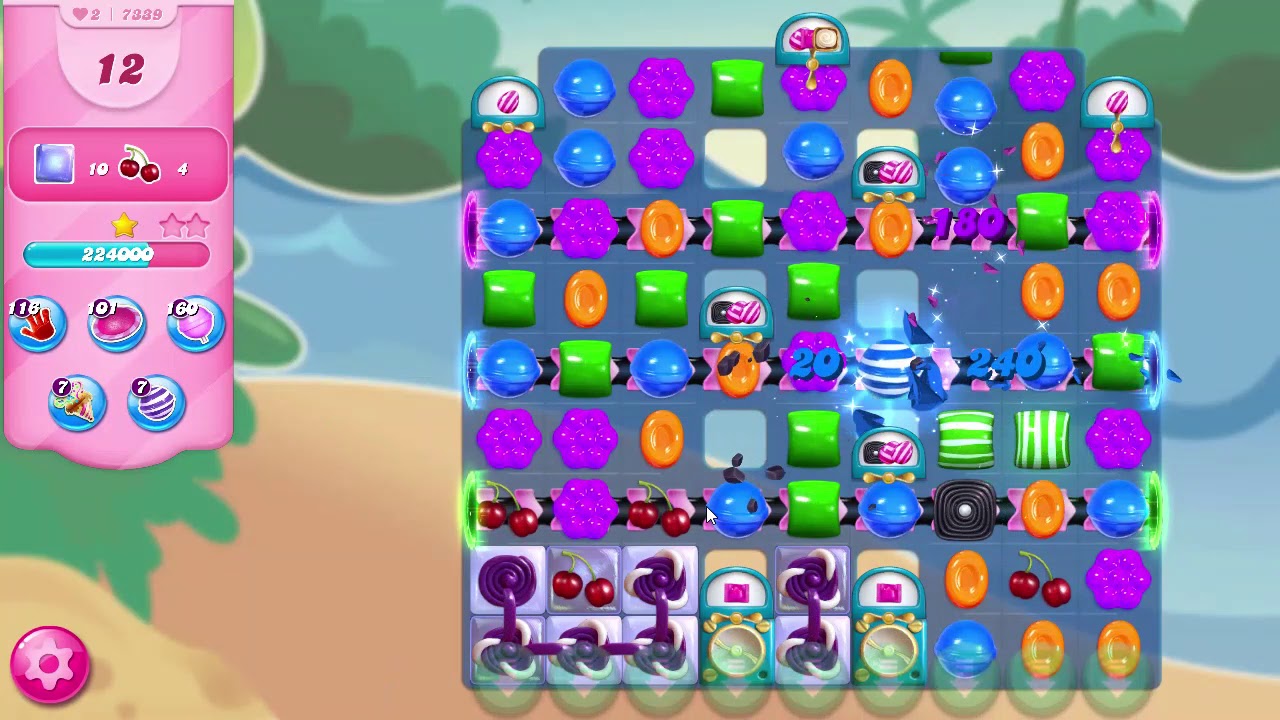Click the jelly candy dispenser on the board
This screenshot has height=720, width=1280.
[736, 590]
